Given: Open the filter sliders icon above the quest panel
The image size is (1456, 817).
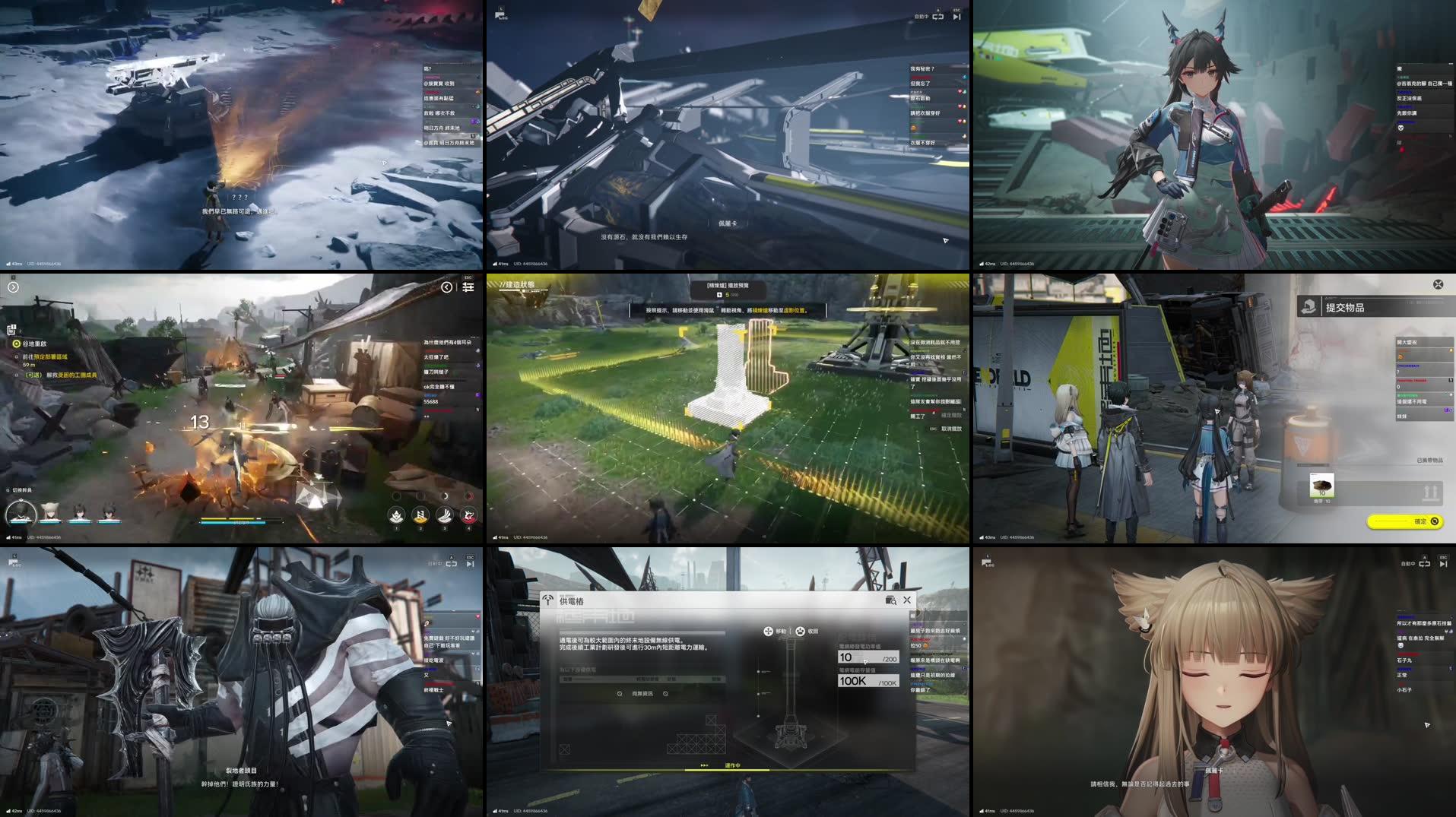Looking at the screenshot, I should coord(468,288).
